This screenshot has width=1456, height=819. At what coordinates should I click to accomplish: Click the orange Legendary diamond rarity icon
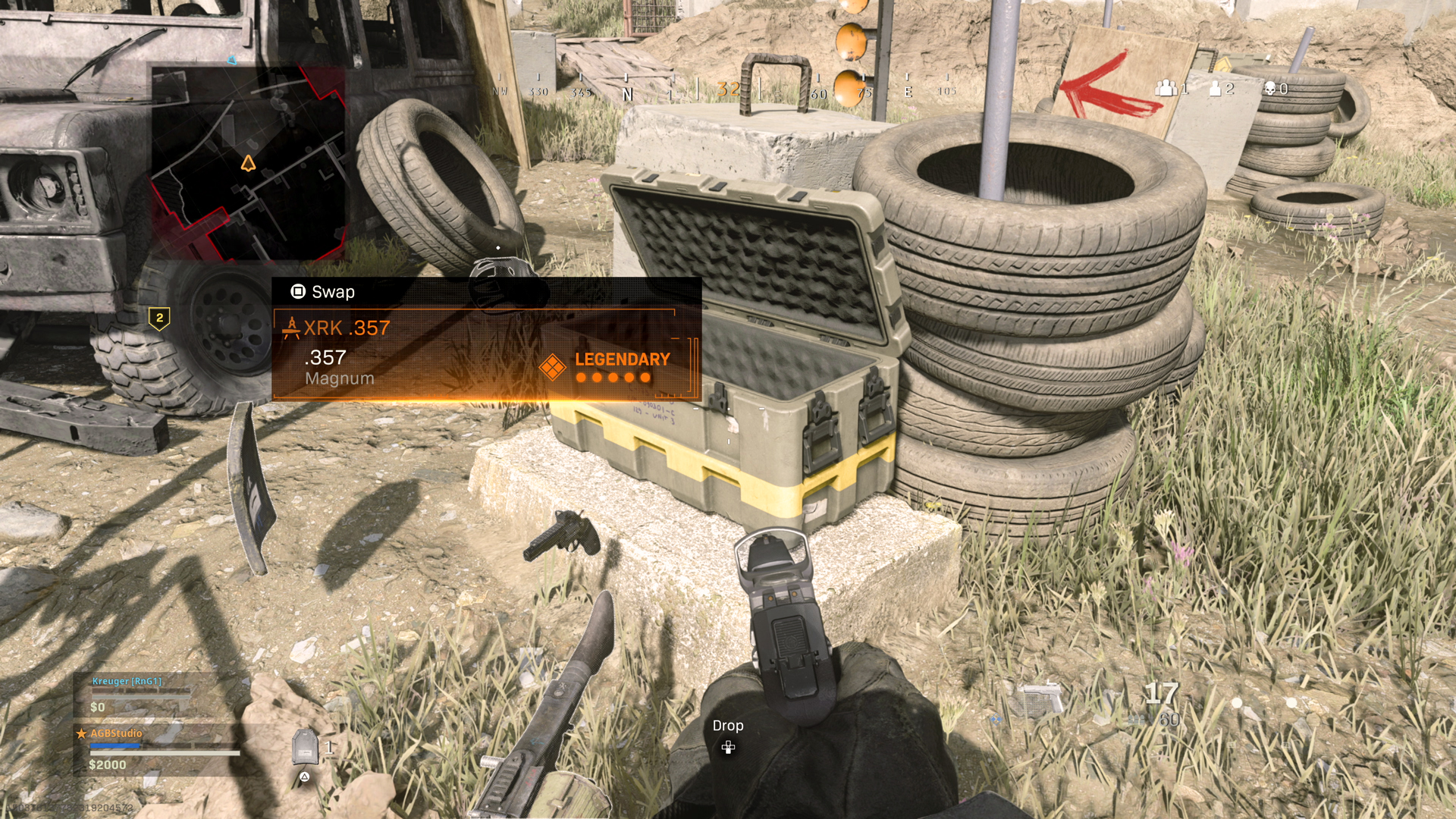click(x=553, y=366)
